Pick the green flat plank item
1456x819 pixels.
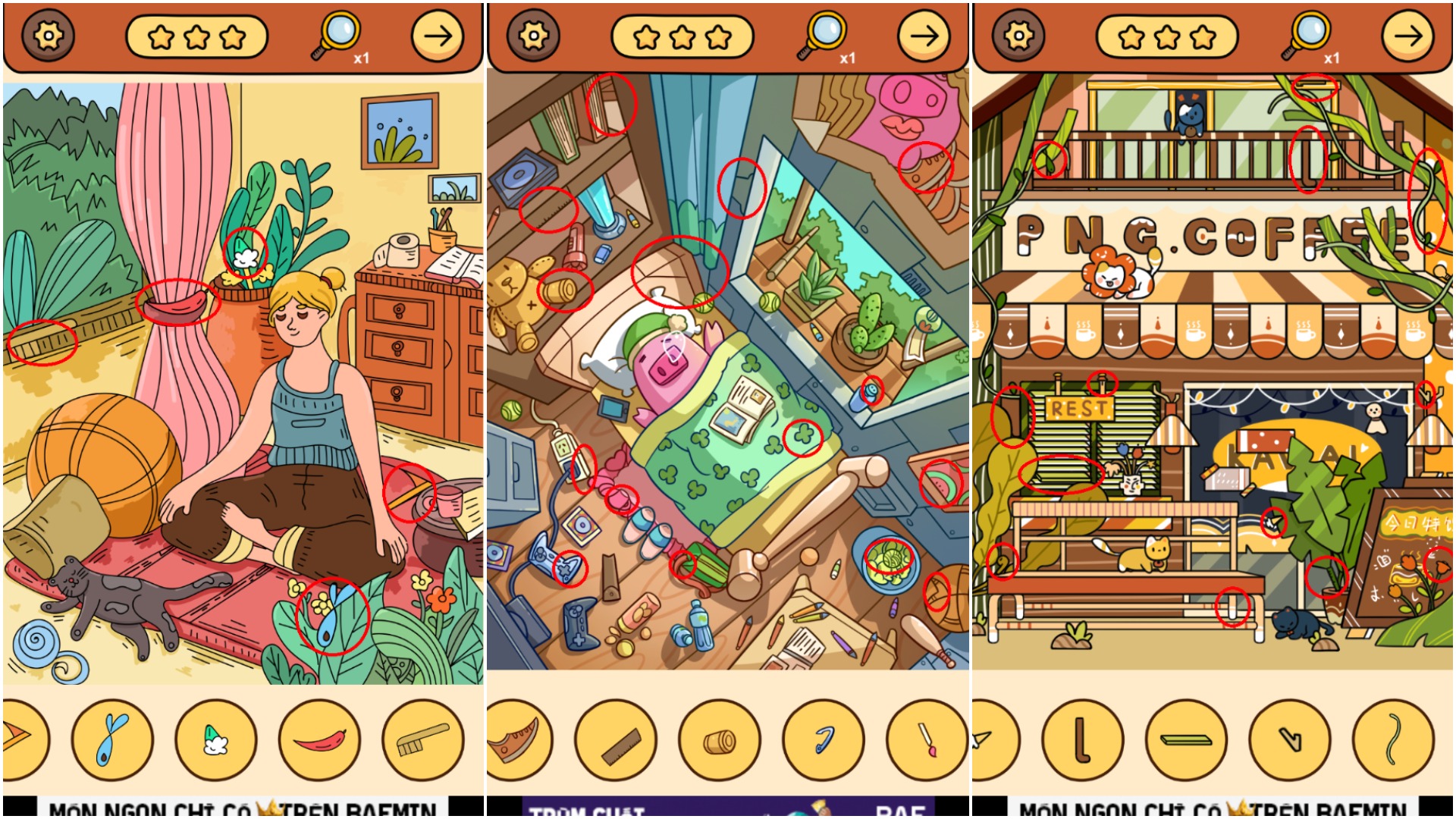pyautogui.click(x=1186, y=739)
